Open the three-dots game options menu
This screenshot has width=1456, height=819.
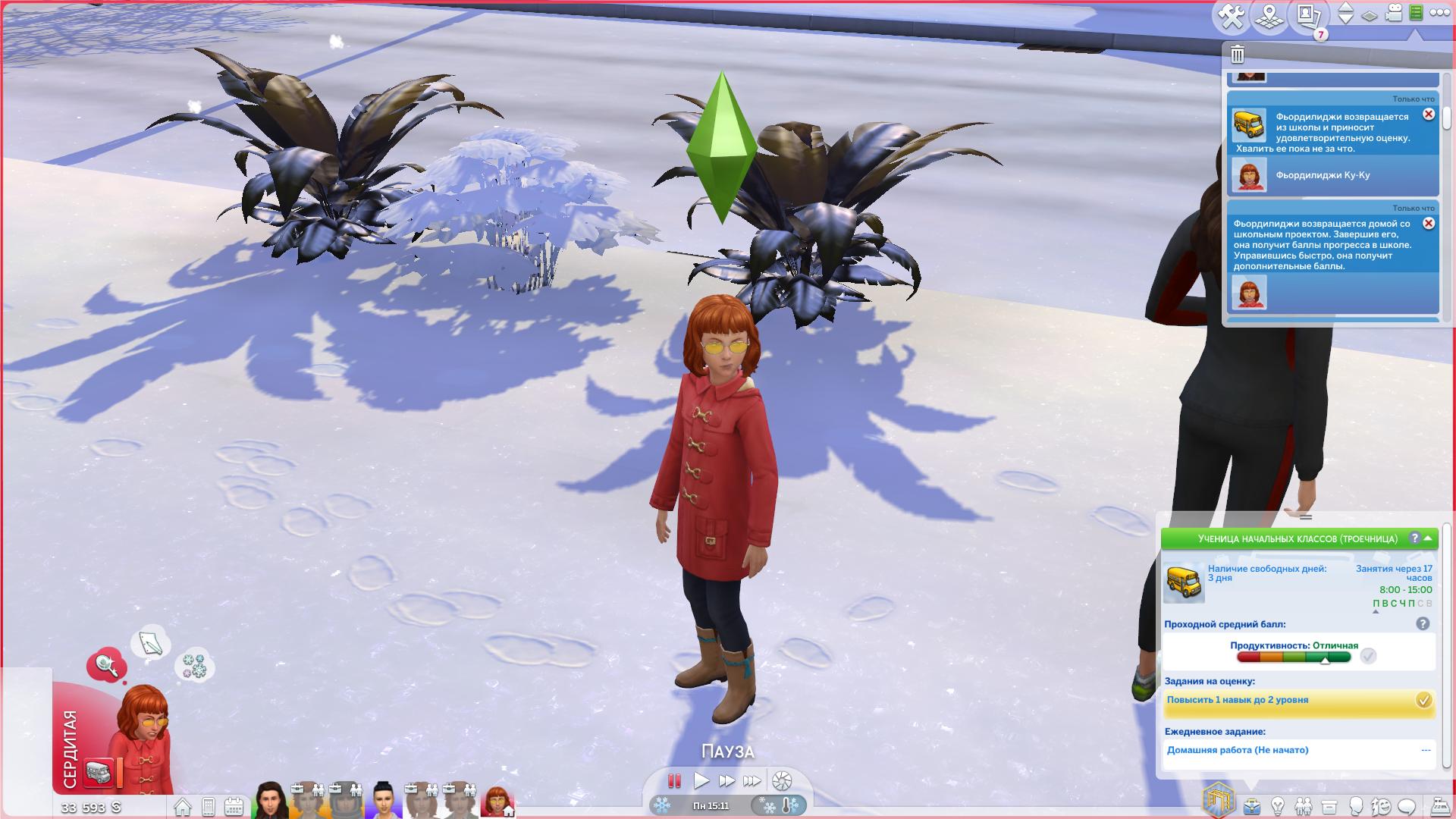click(x=1439, y=13)
